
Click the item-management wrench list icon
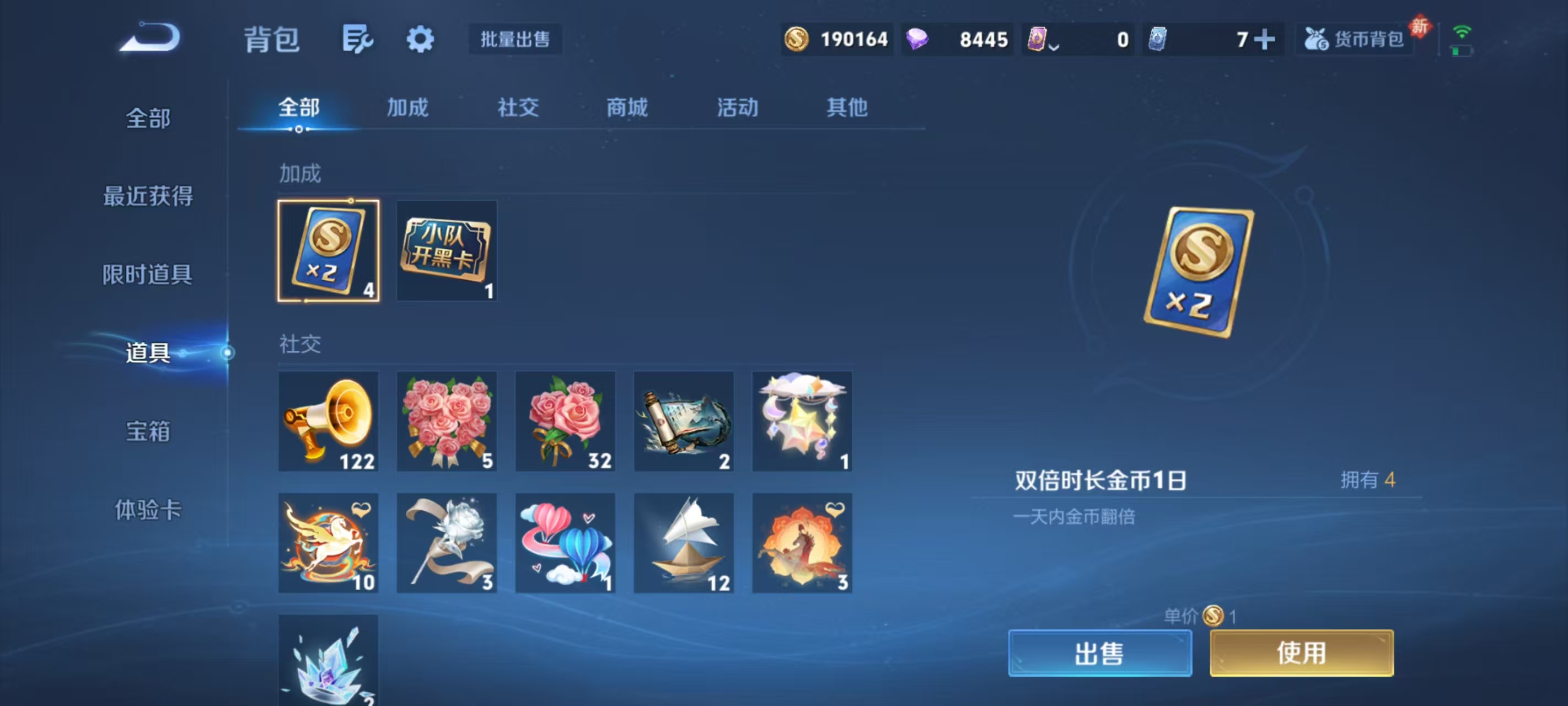coord(358,39)
